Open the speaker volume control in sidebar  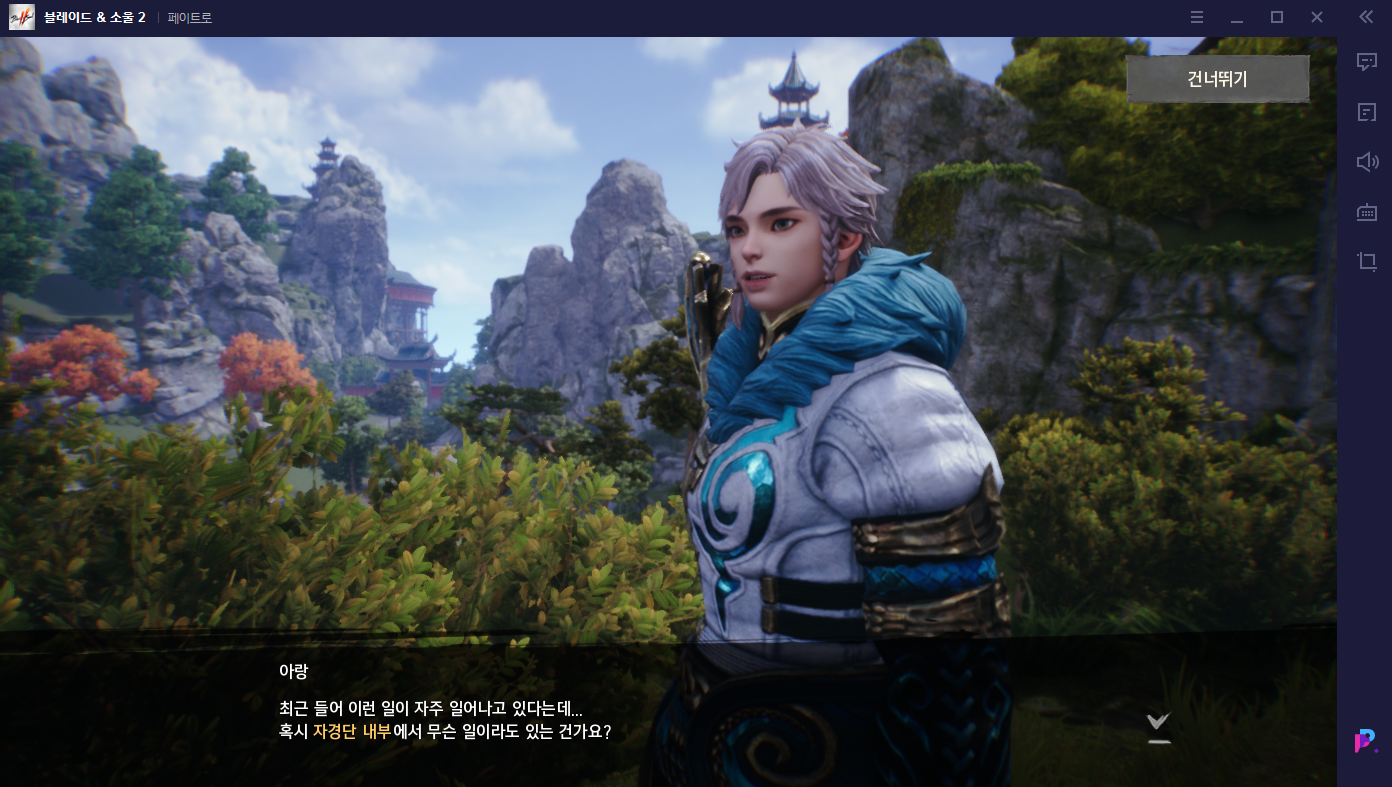1366,162
